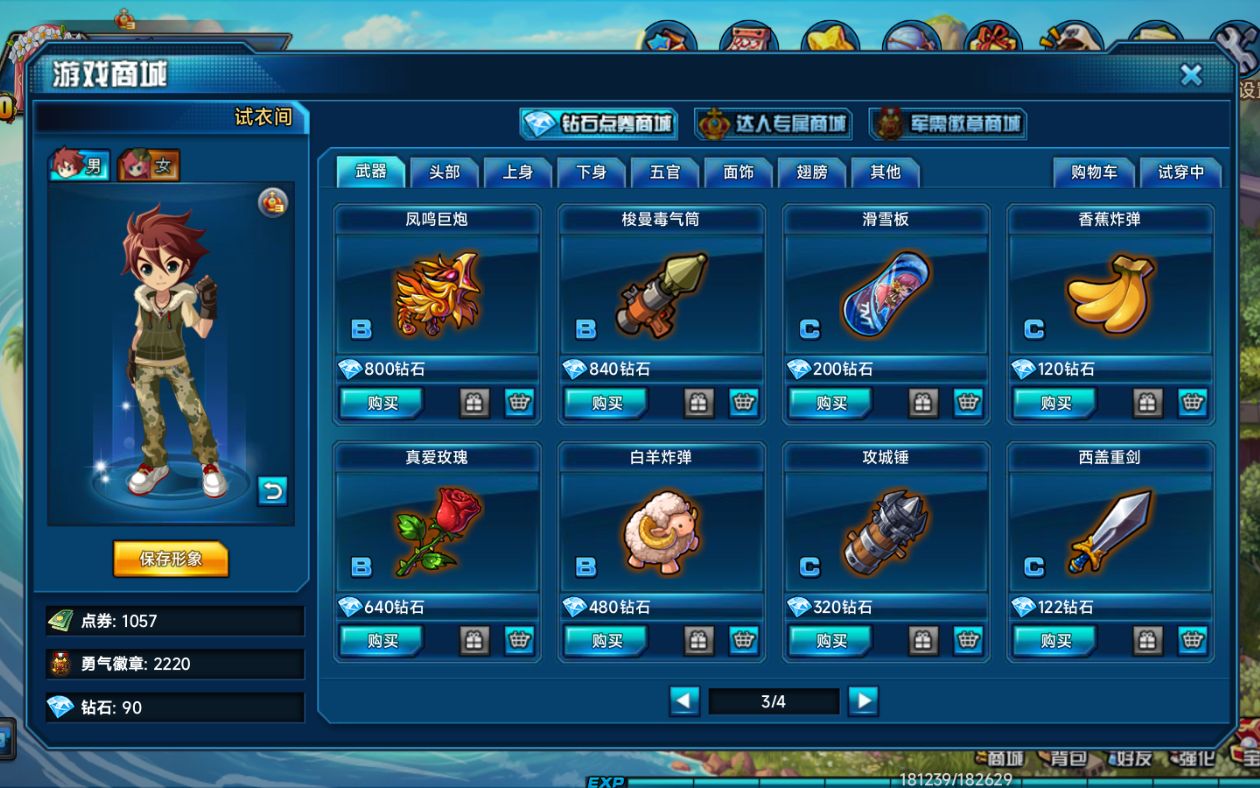Reset the dressing room preview
Viewport: 1260px width, 788px height.
click(272, 490)
